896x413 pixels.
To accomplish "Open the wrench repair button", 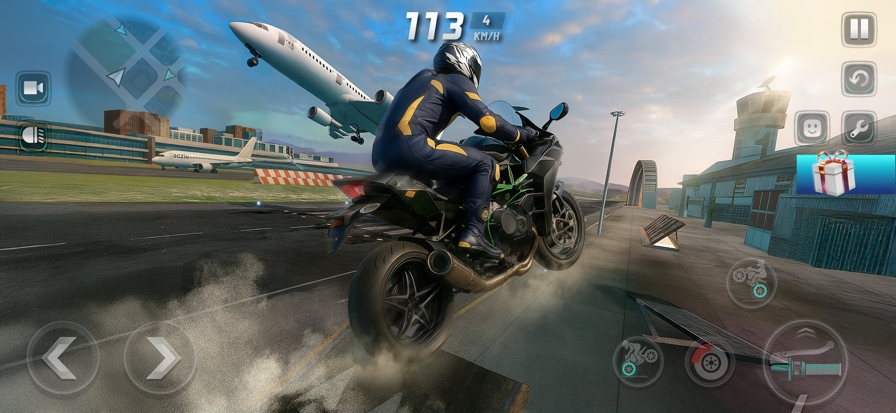I will coord(858,127).
